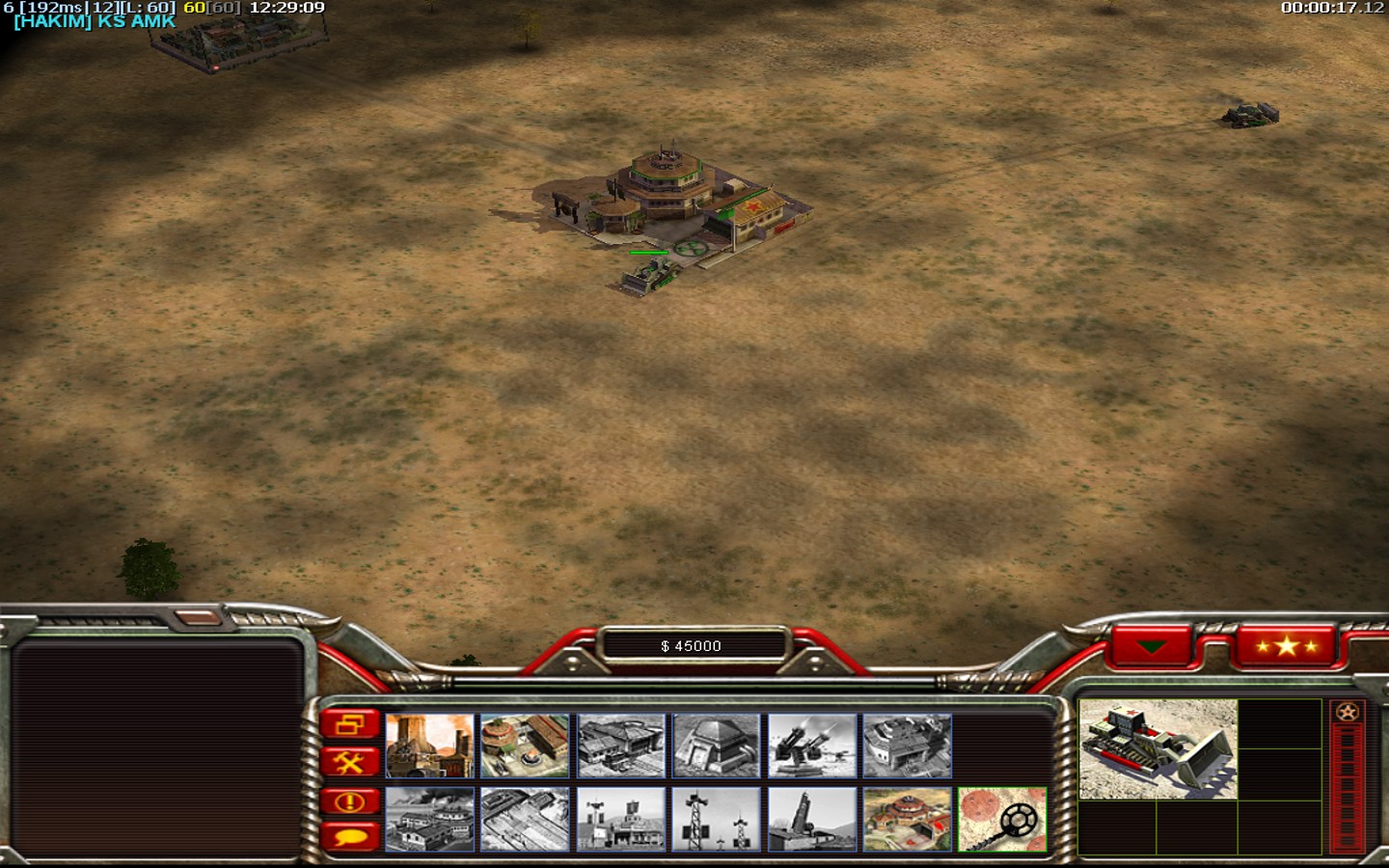Open the speech bubble chat button
The width and height of the screenshot is (1389, 868).
tap(349, 836)
